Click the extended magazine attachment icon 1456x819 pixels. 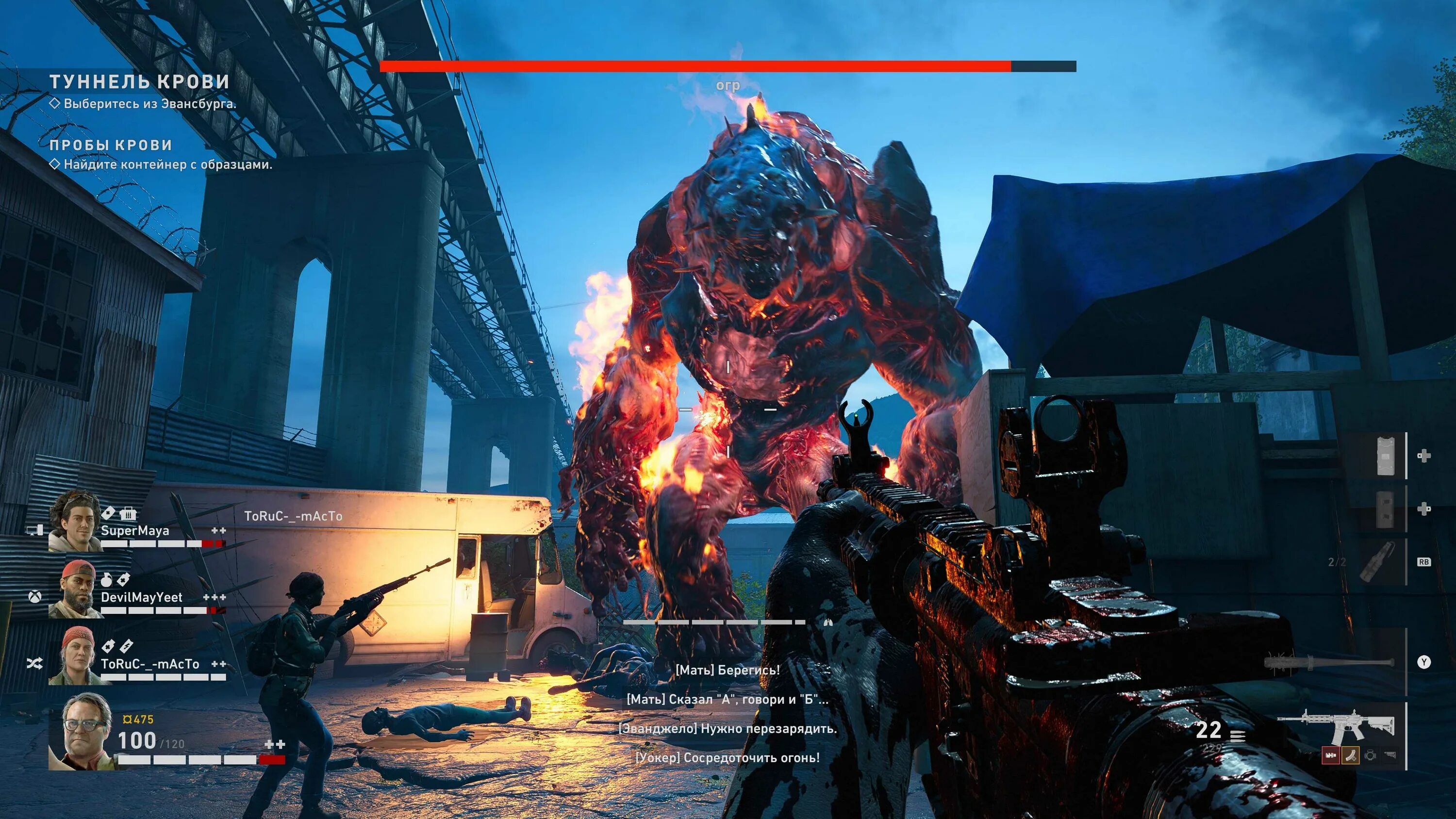(x=1350, y=754)
